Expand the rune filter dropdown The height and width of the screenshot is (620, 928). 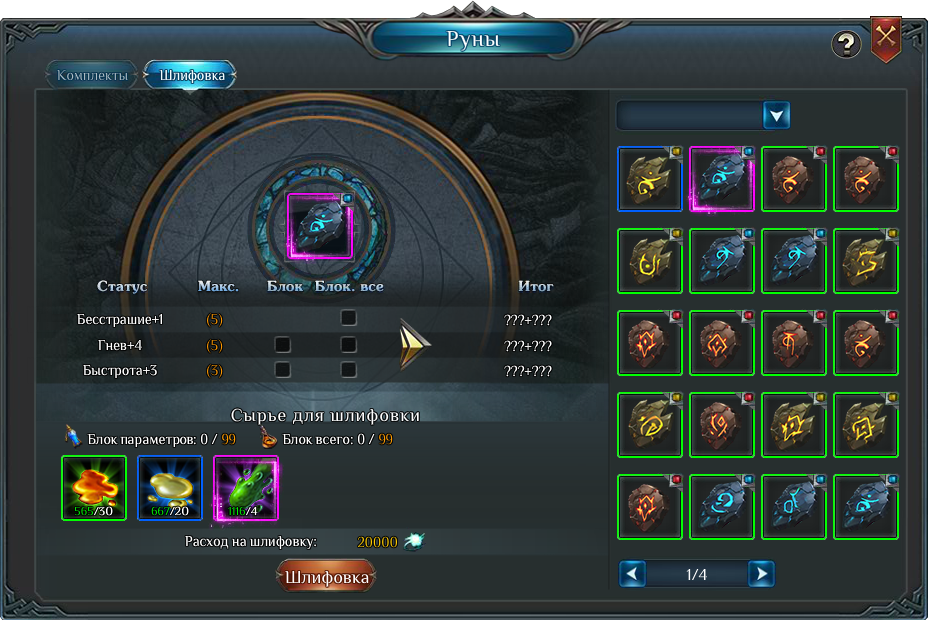(x=777, y=115)
